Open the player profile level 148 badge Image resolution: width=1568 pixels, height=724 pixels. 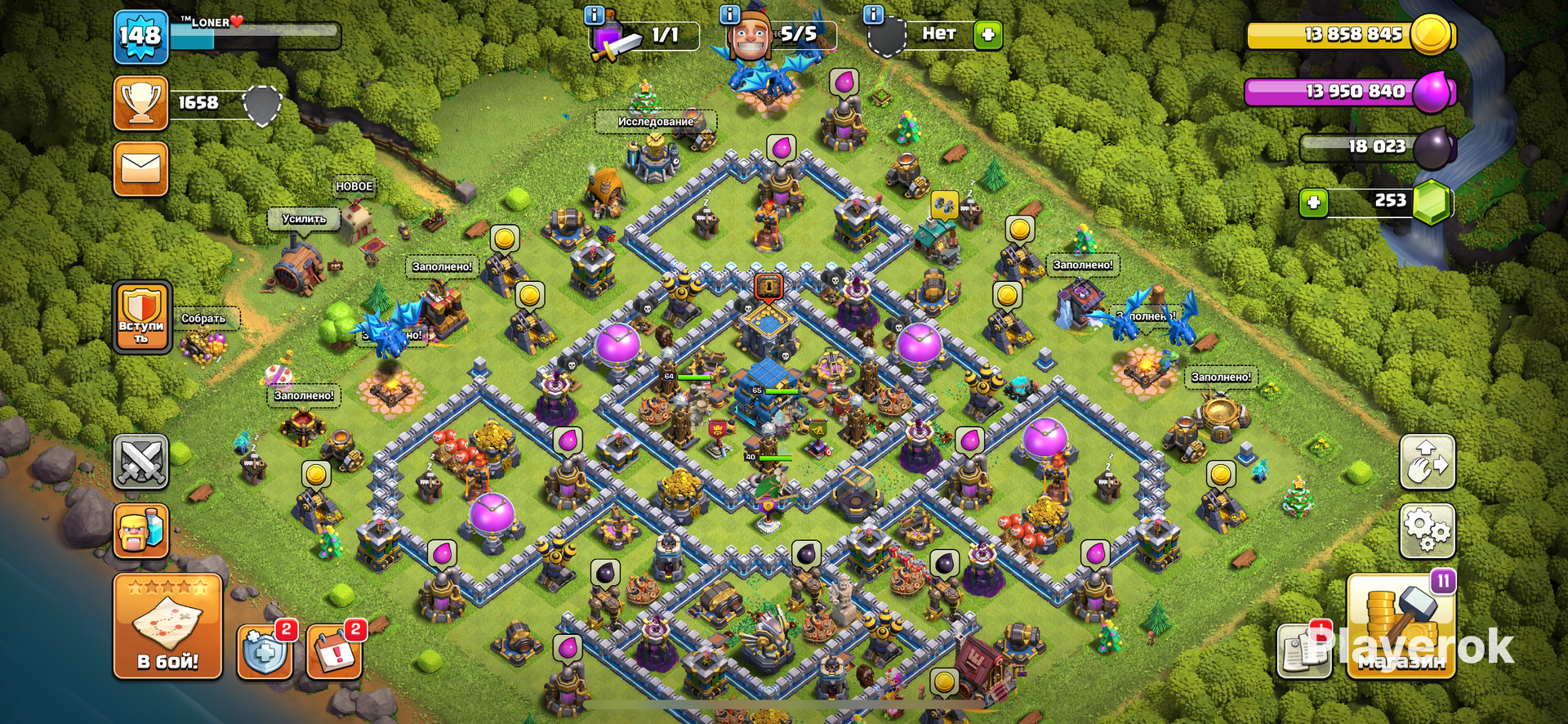(140, 38)
